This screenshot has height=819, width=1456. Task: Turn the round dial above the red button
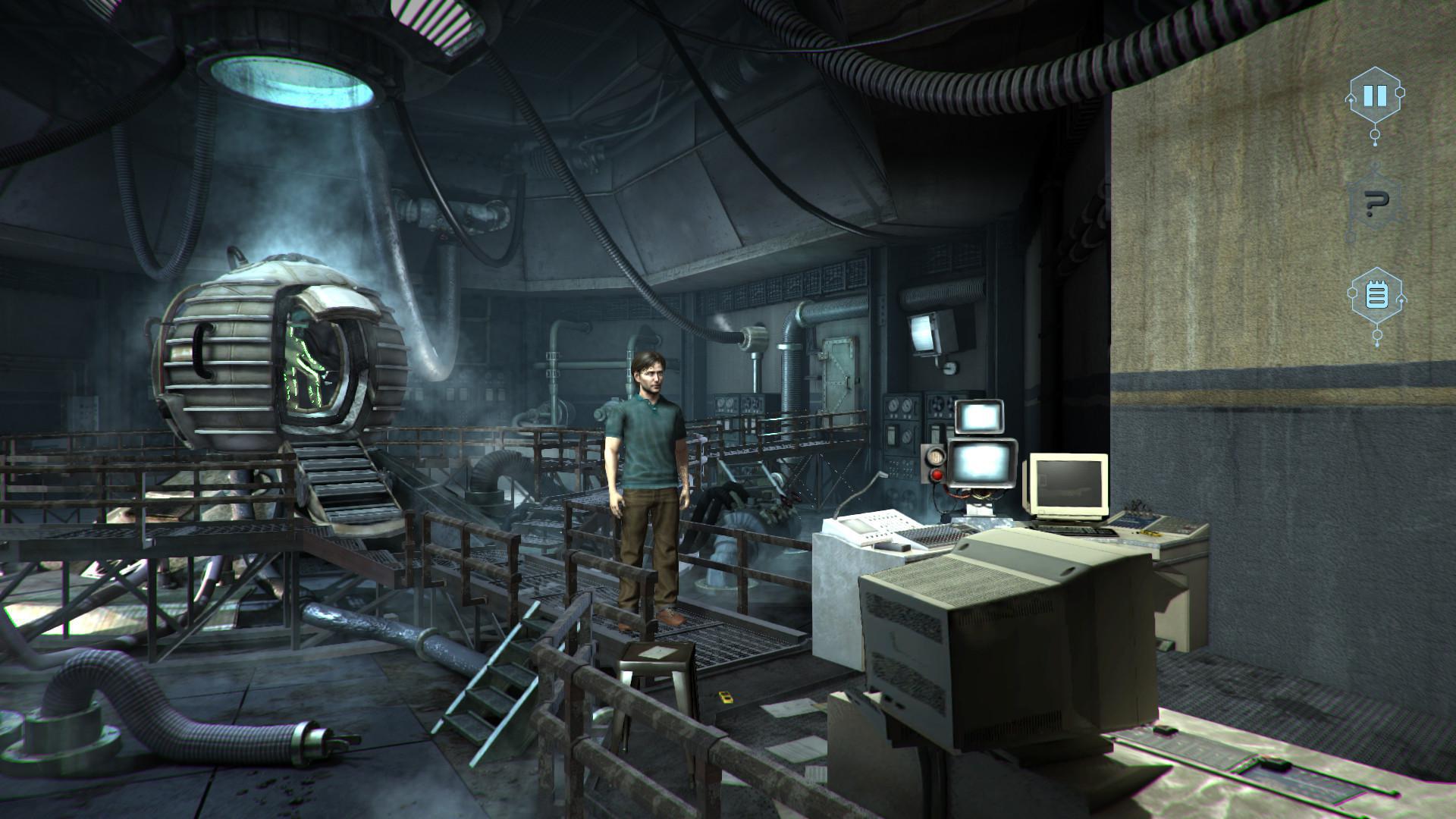935,457
